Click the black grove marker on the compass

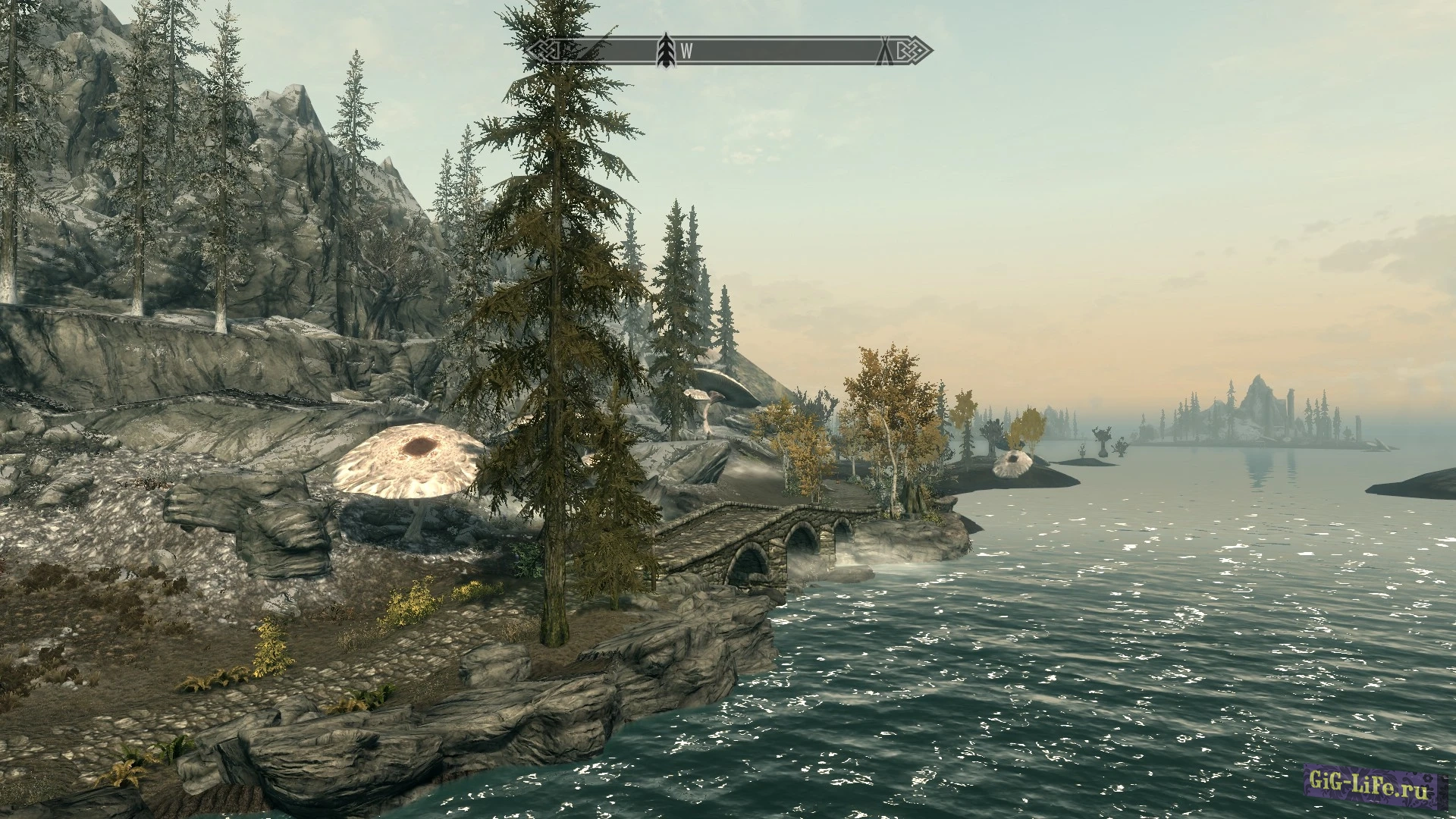(x=666, y=51)
